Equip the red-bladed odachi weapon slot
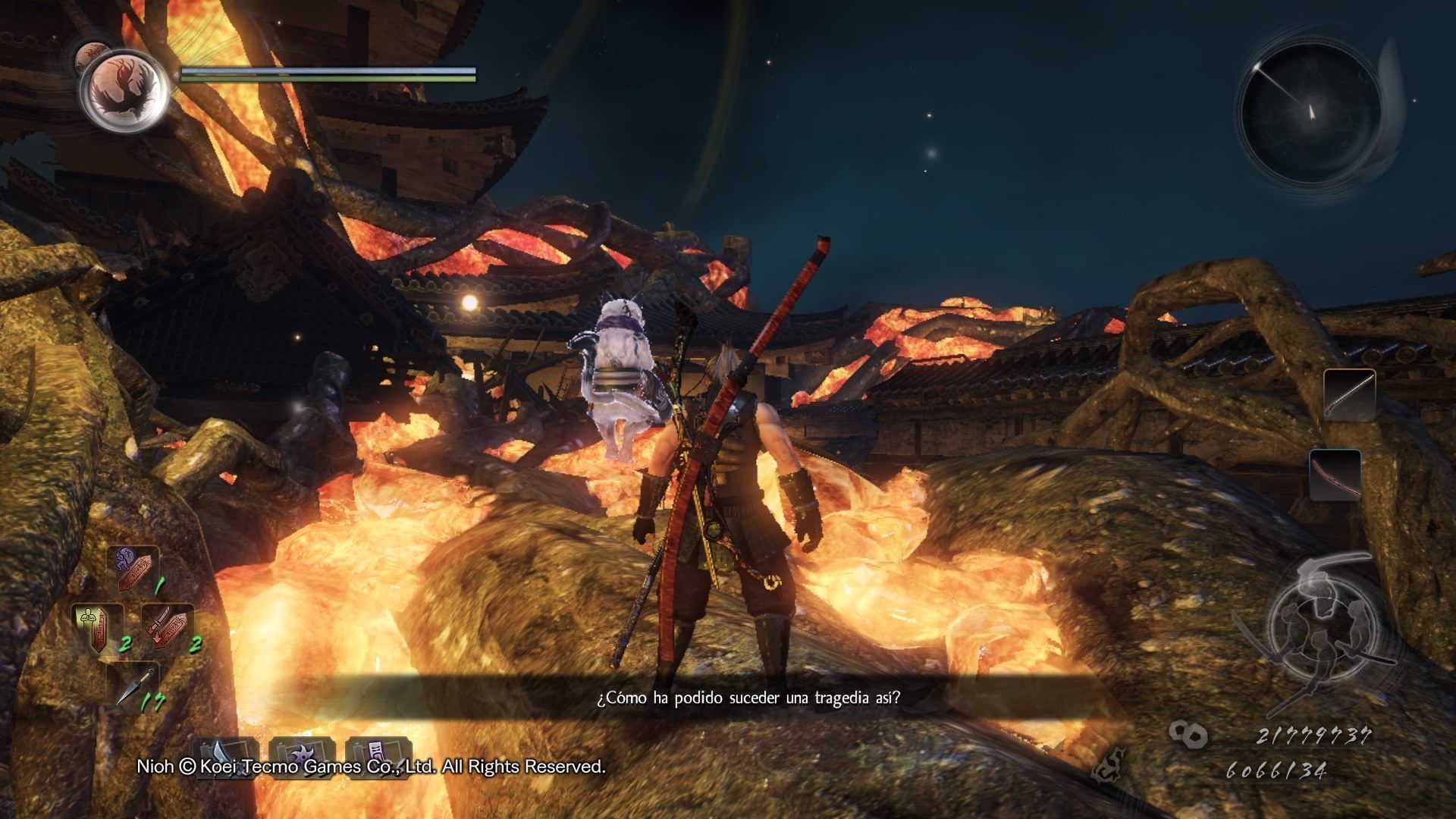1456x819 pixels. pyautogui.click(x=1334, y=475)
